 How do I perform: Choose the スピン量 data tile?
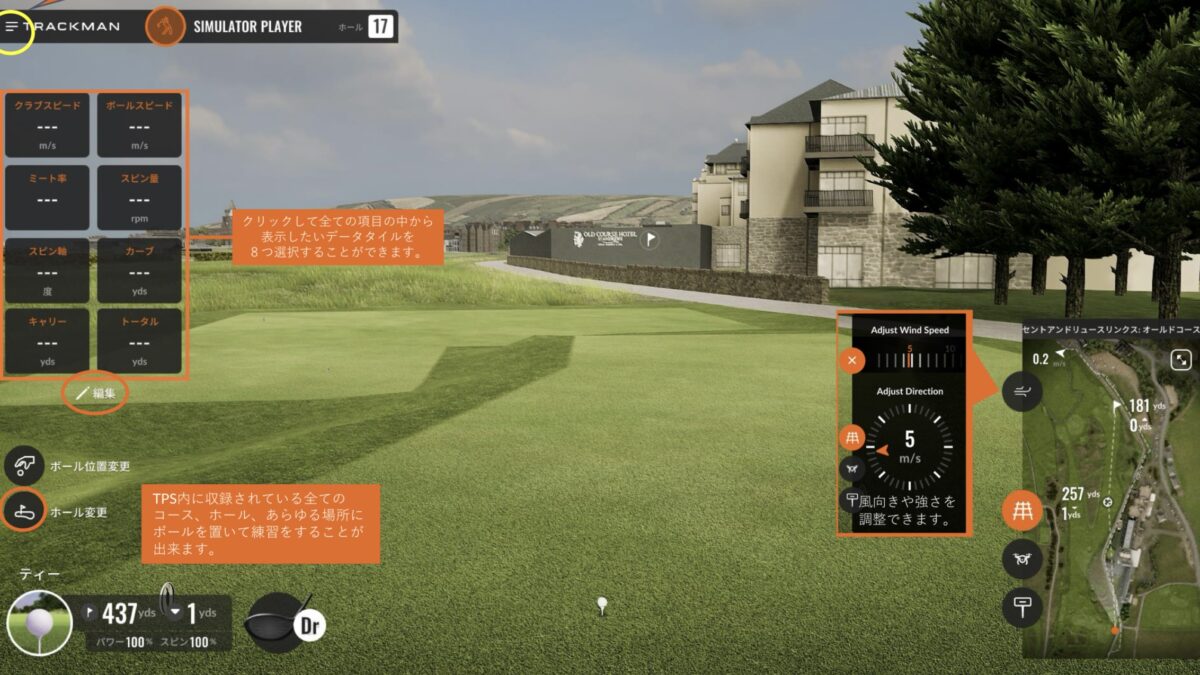(x=139, y=197)
